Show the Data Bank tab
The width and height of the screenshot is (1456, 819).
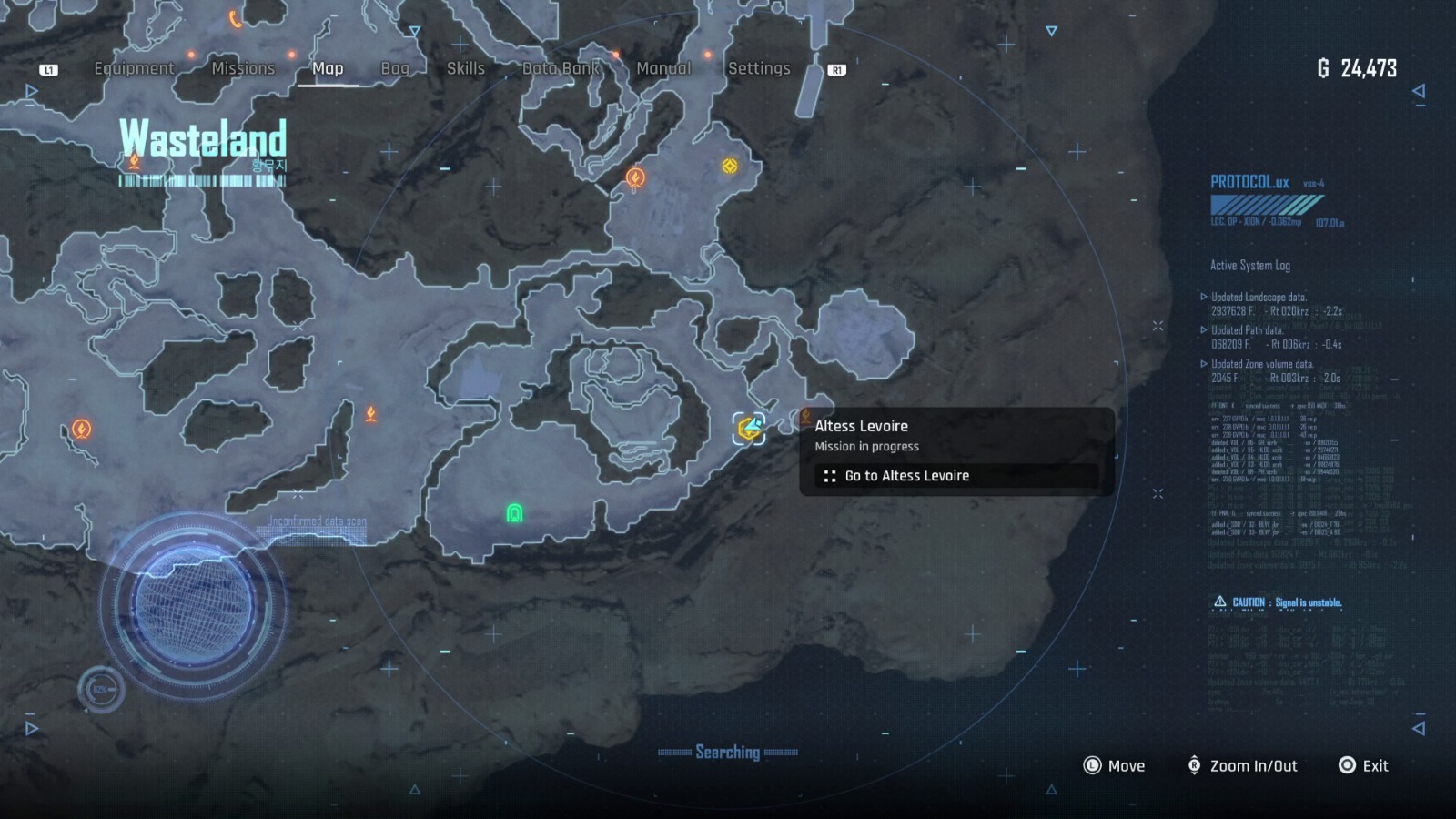[561, 68]
